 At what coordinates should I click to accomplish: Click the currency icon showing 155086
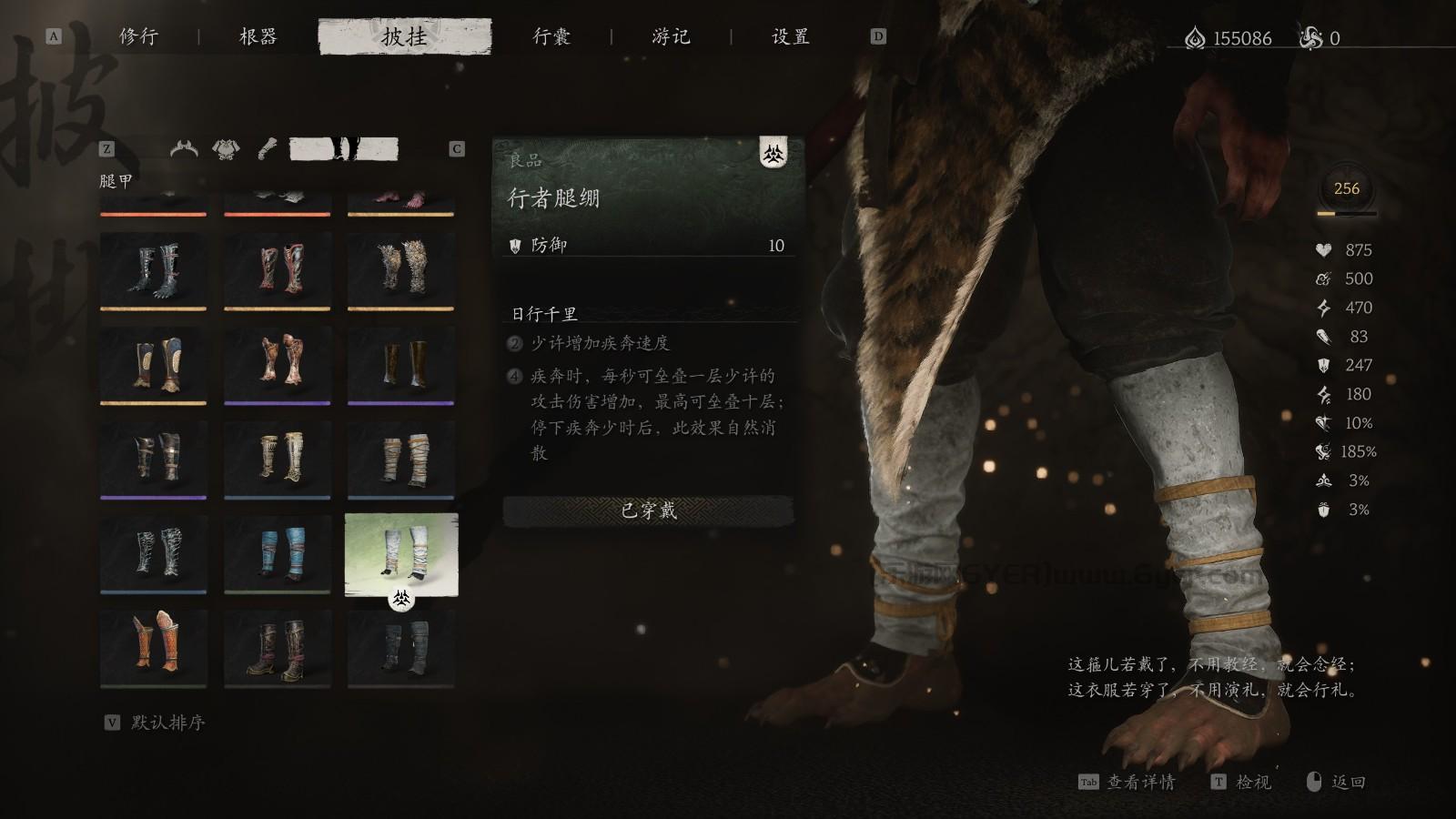[1194, 35]
